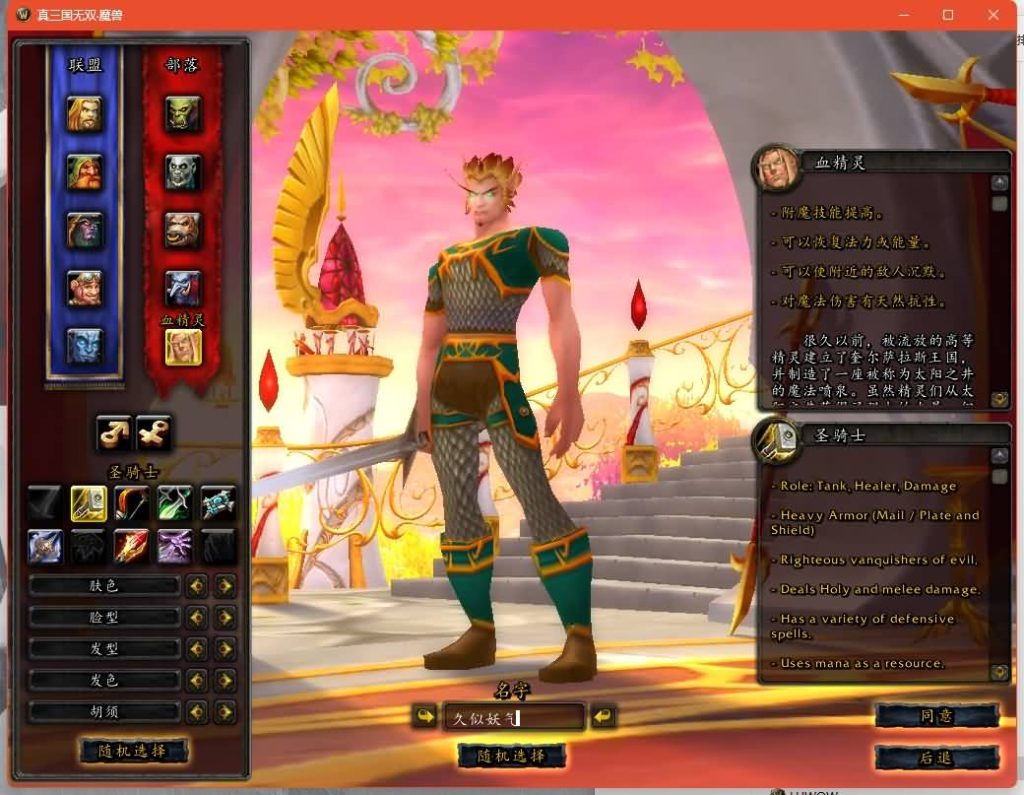
Task: Randomize appearance with the left panel 随机选择 button
Action: [x=133, y=751]
